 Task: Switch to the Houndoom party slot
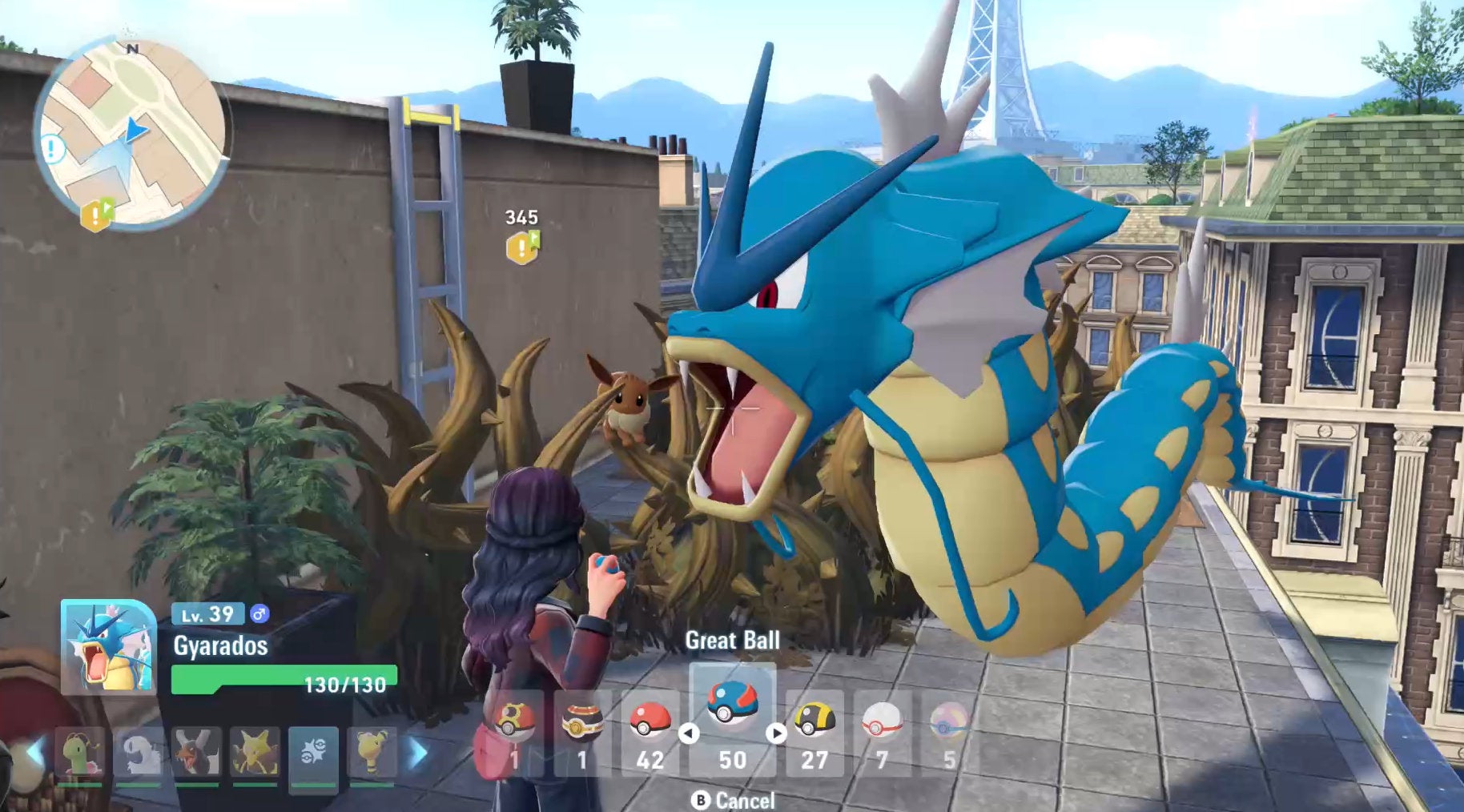[196, 753]
